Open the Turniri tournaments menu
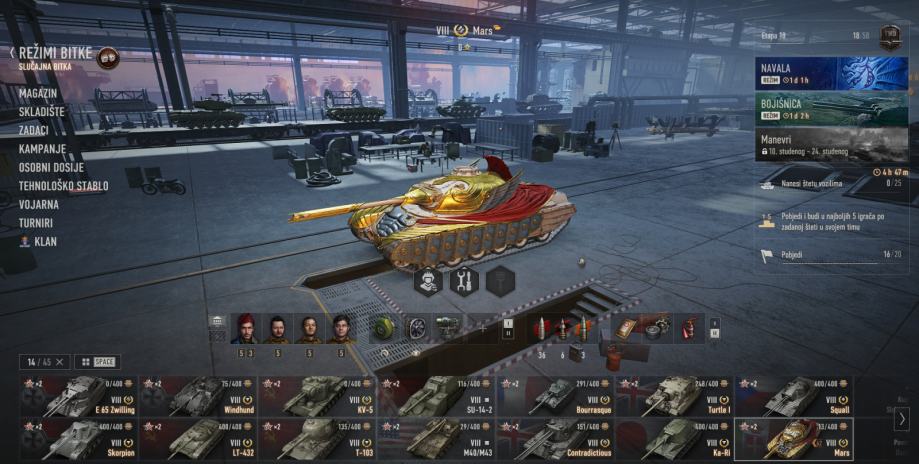 (36, 223)
